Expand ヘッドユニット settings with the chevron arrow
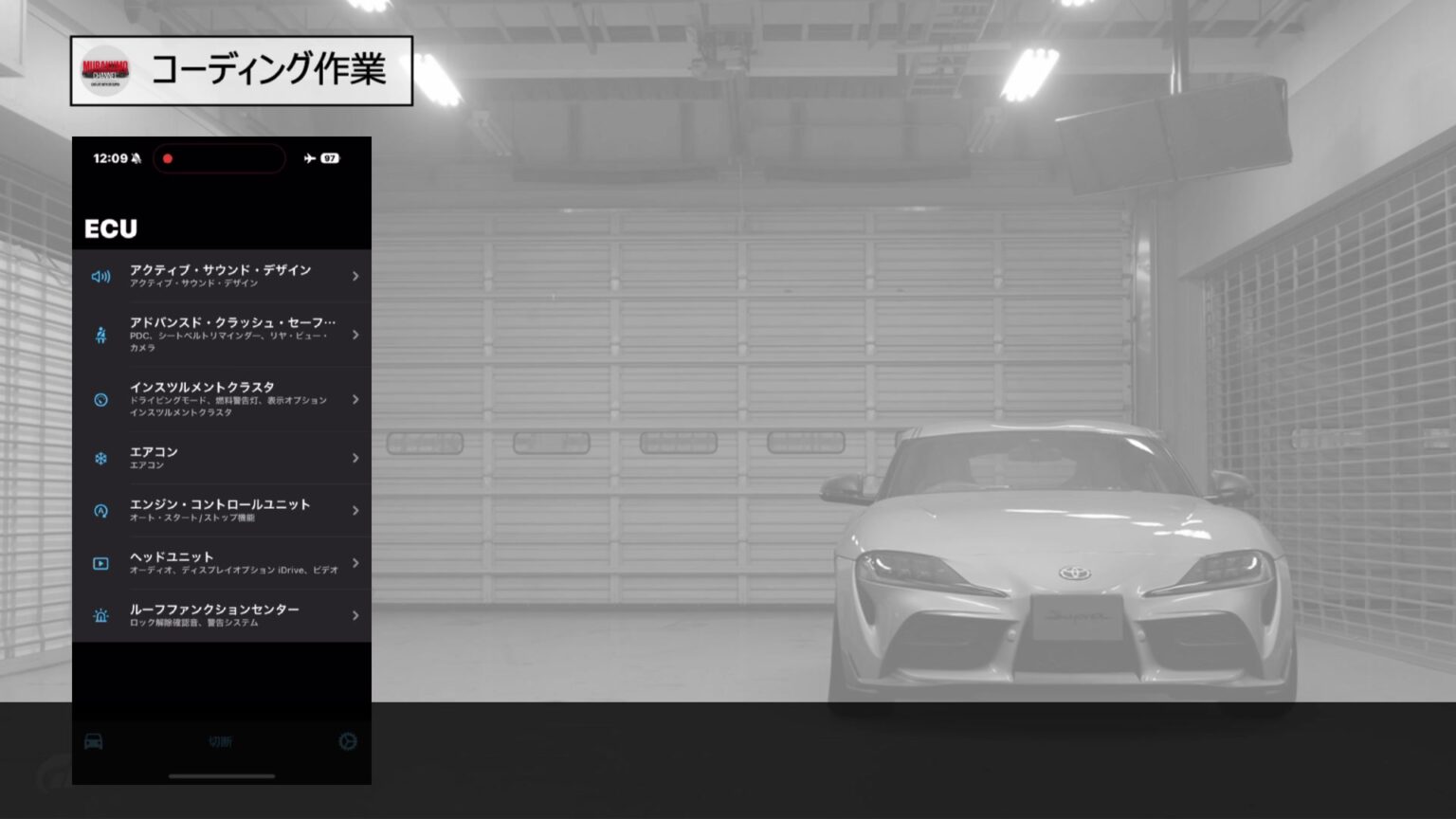Viewport: 1456px width, 819px height. coord(355,563)
